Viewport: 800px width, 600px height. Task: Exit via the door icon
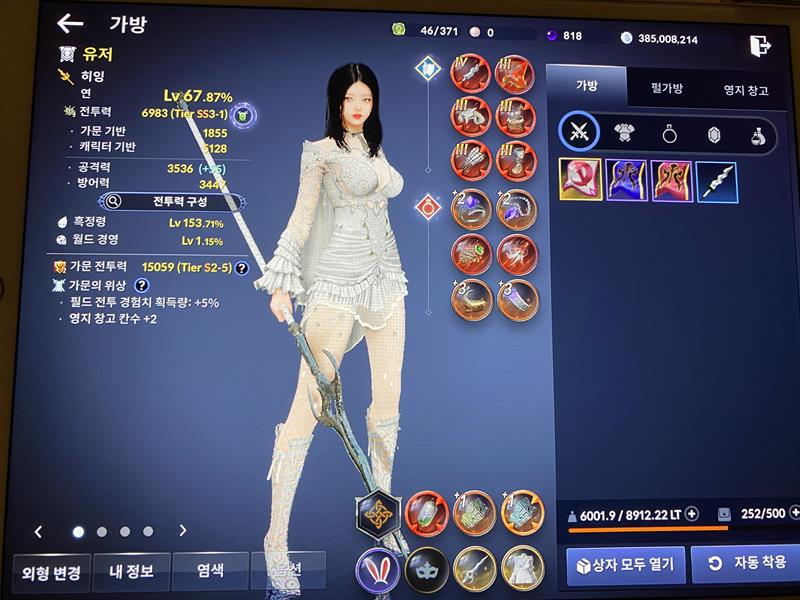760,45
